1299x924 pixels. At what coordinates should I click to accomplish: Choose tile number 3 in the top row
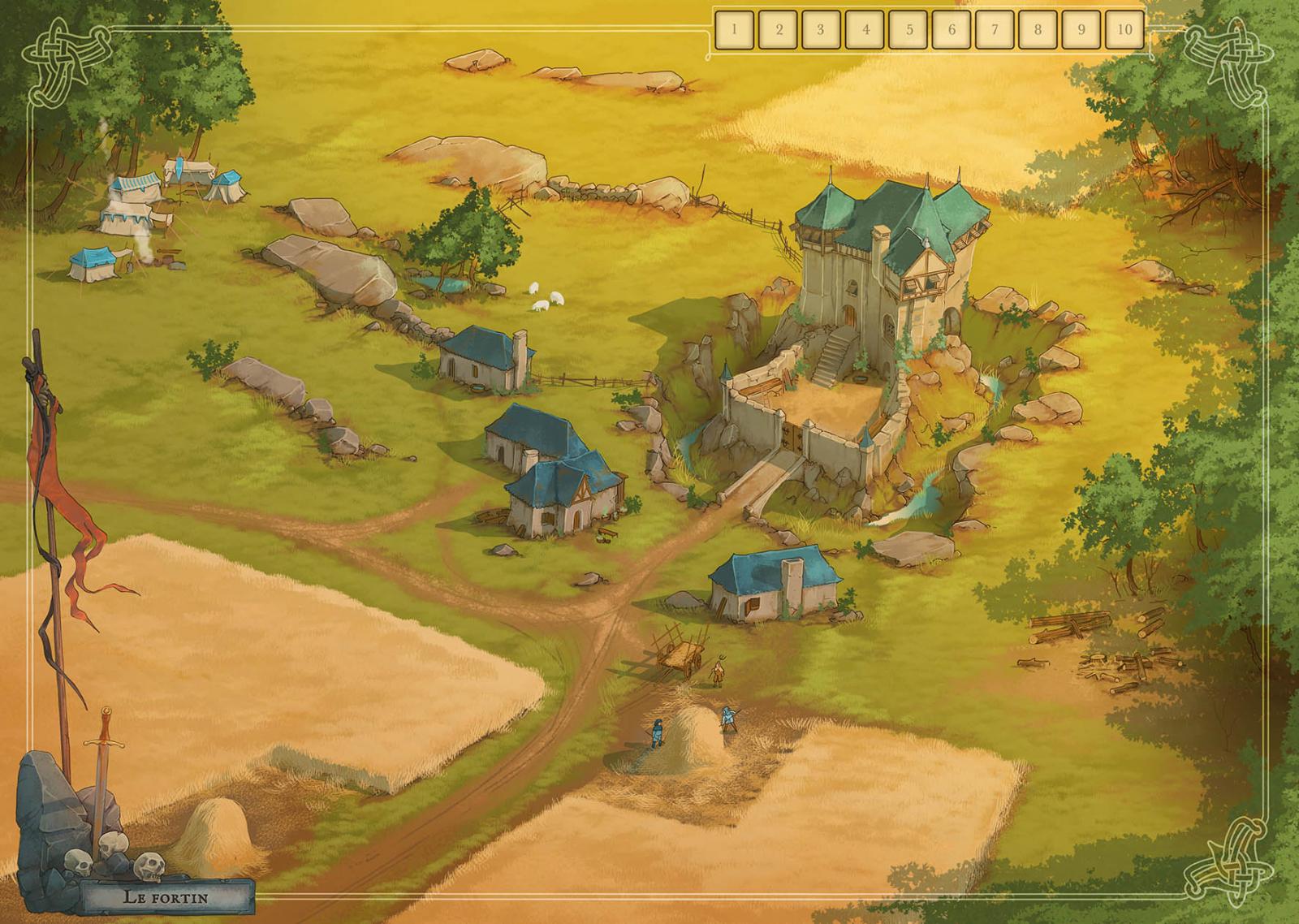(x=821, y=30)
